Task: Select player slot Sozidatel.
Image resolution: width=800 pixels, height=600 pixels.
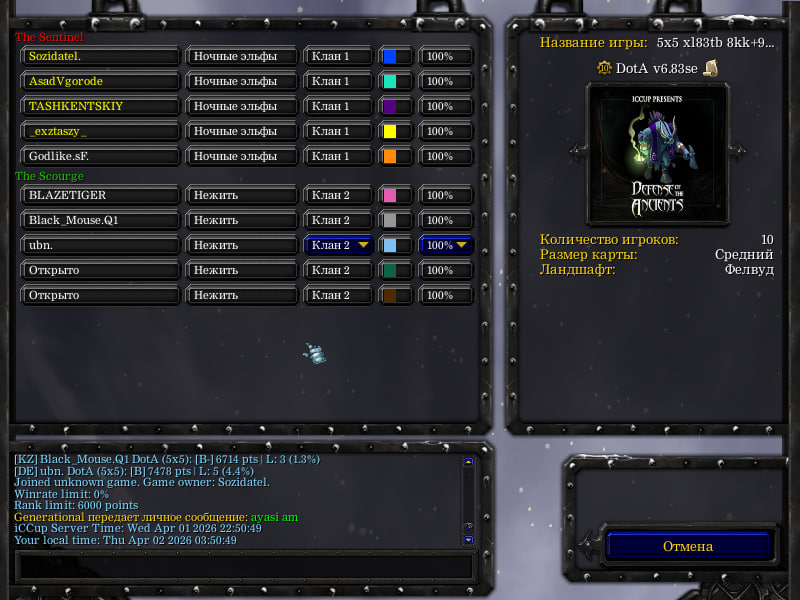Action: (x=100, y=56)
